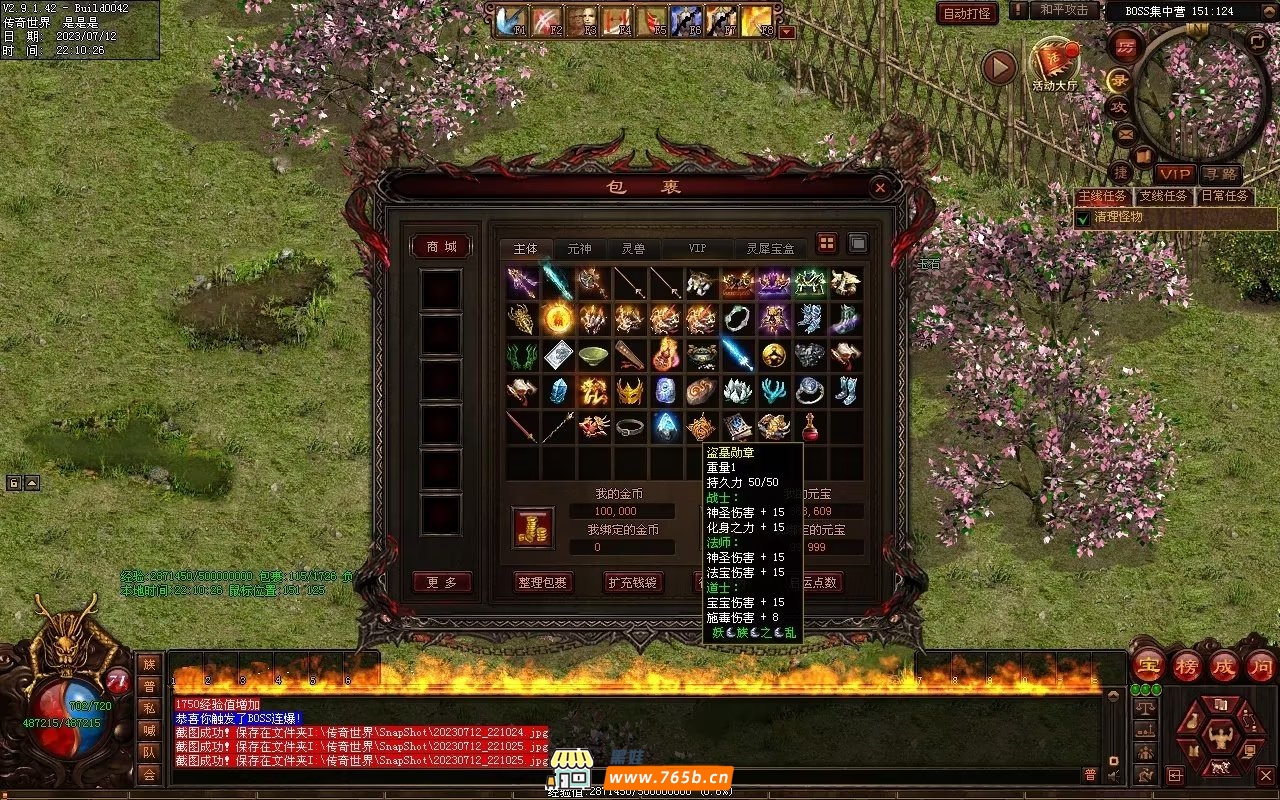
Task: Toggle the 和平攻击 attack mode
Action: tap(1063, 10)
